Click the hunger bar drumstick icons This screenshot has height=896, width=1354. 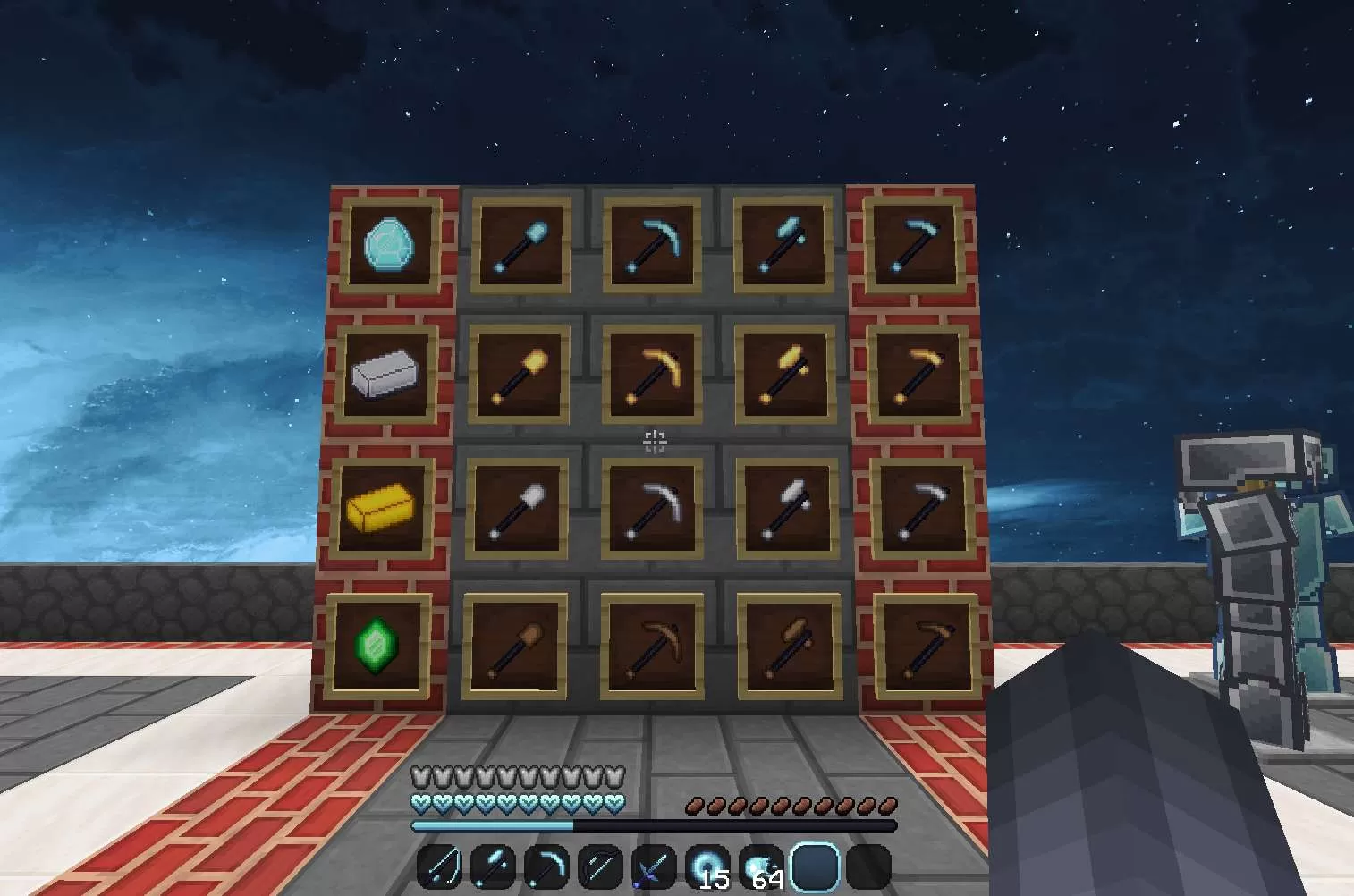[x=791, y=803]
